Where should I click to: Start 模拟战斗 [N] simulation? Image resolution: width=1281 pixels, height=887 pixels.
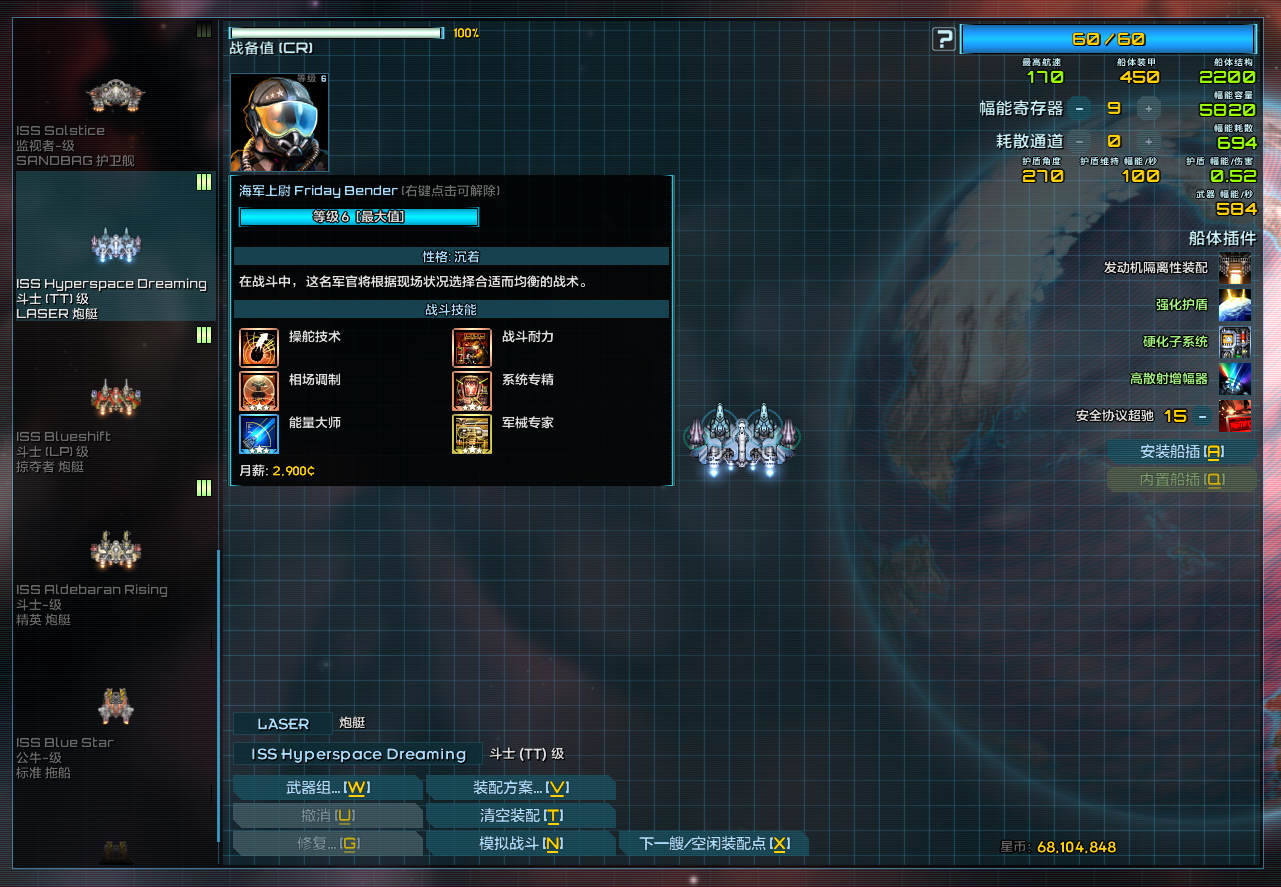tap(520, 843)
